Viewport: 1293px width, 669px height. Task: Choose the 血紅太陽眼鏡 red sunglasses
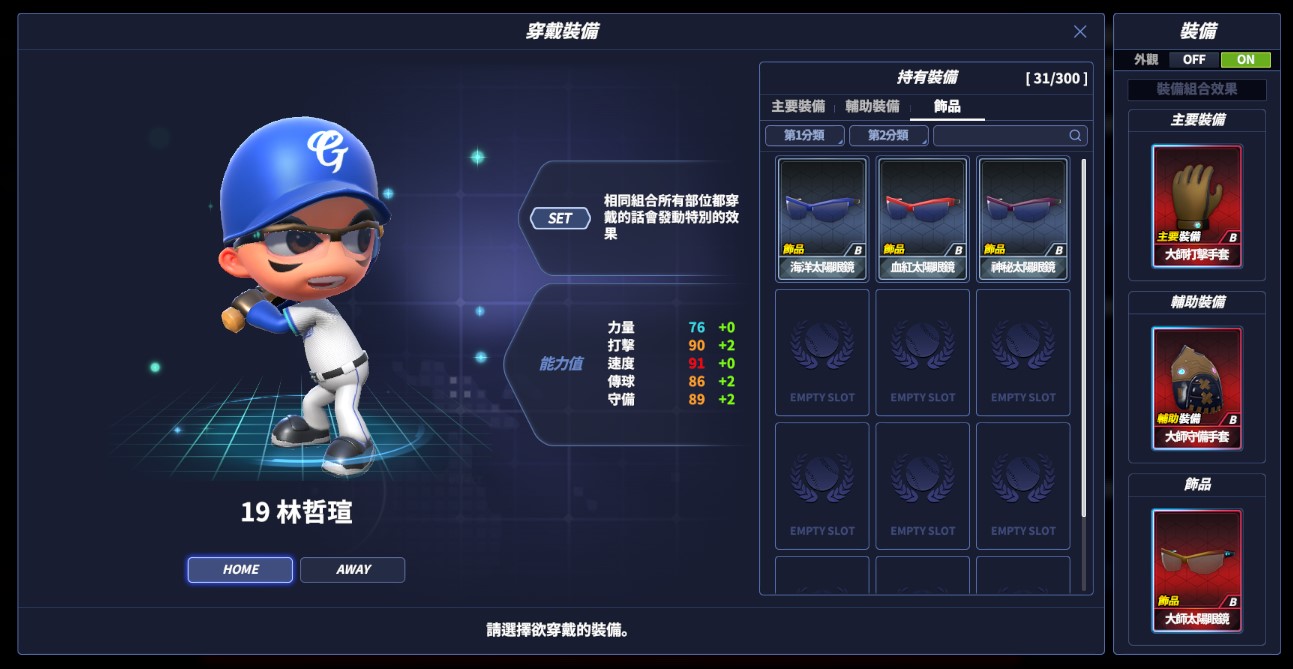click(923, 218)
